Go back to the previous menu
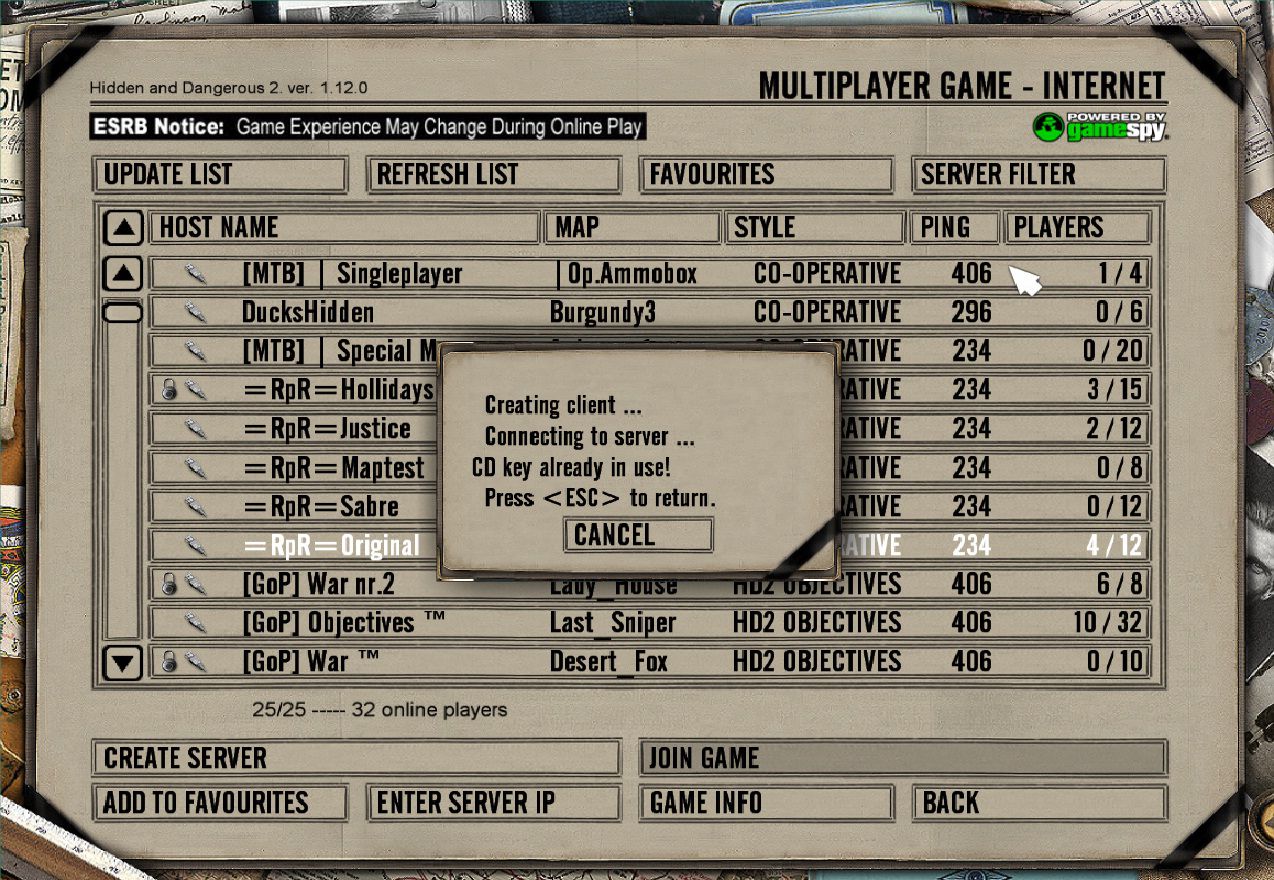This screenshot has width=1274, height=880. 1038,803
